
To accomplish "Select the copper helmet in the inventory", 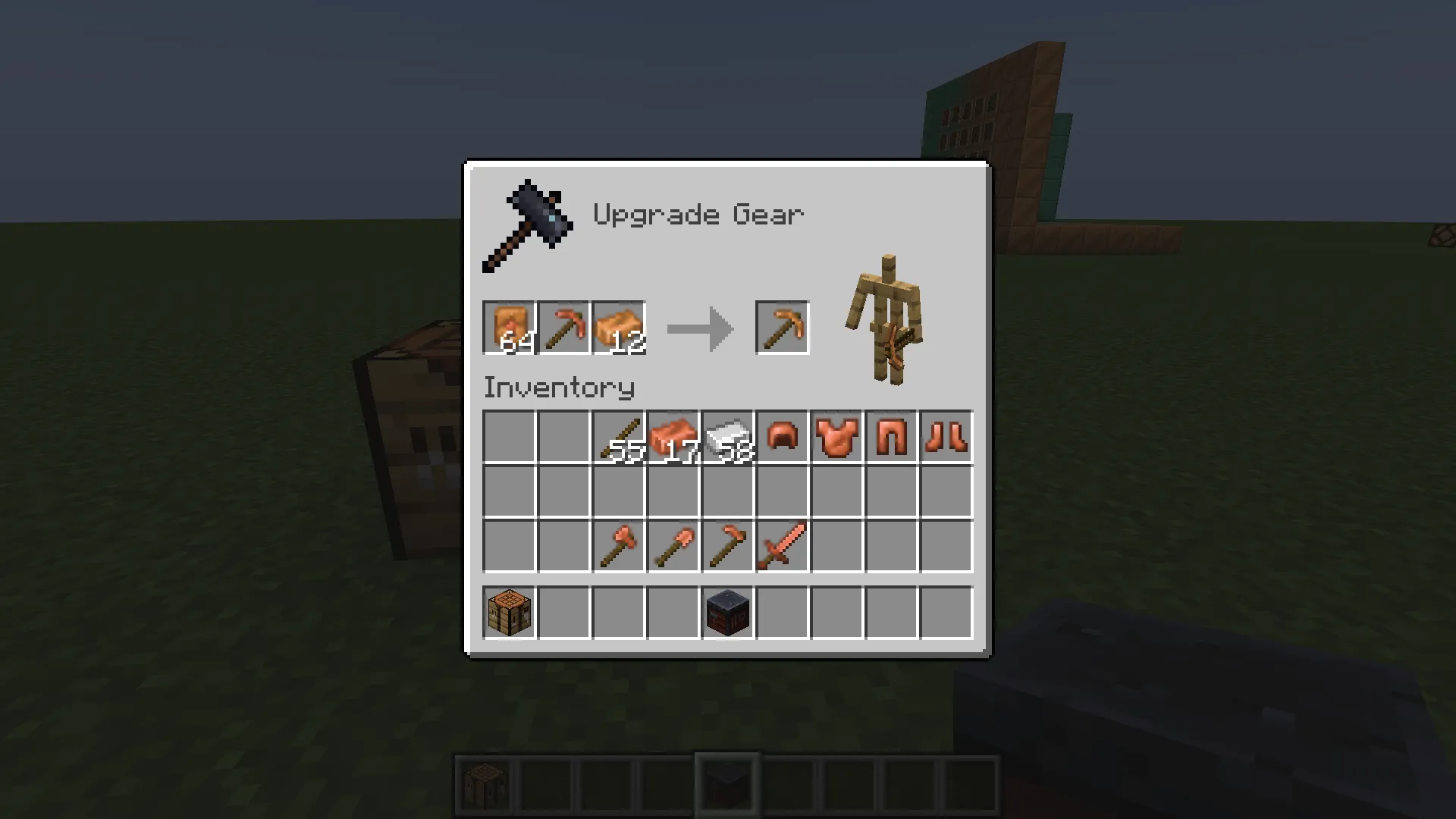I will (x=782, y=437).
